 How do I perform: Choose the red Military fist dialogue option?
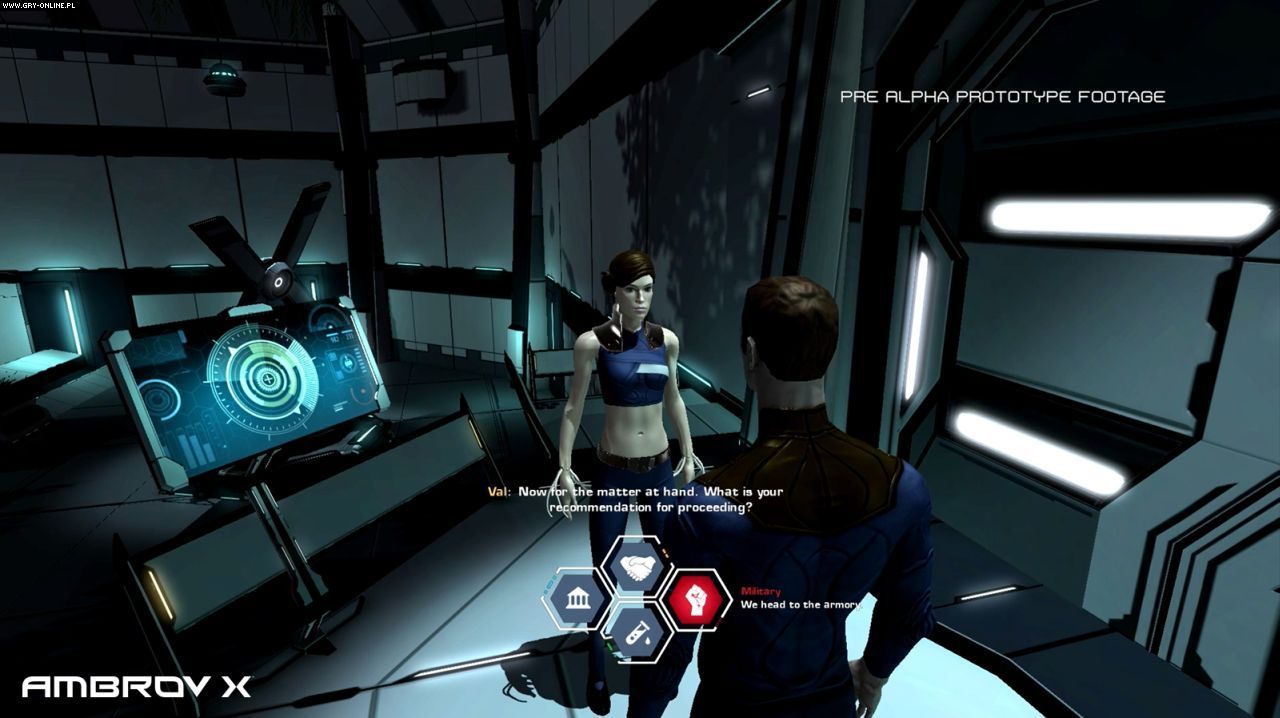(x=695, y=599)
